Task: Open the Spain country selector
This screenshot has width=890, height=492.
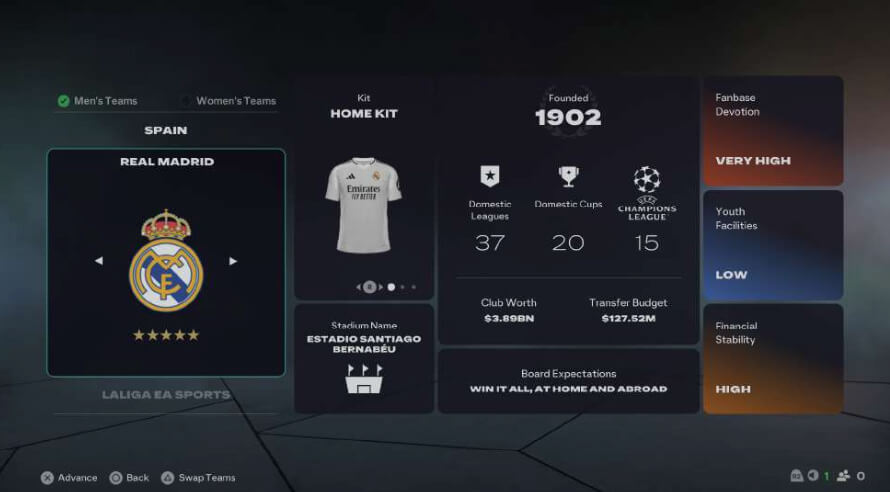Action: [x=166, y=130]
